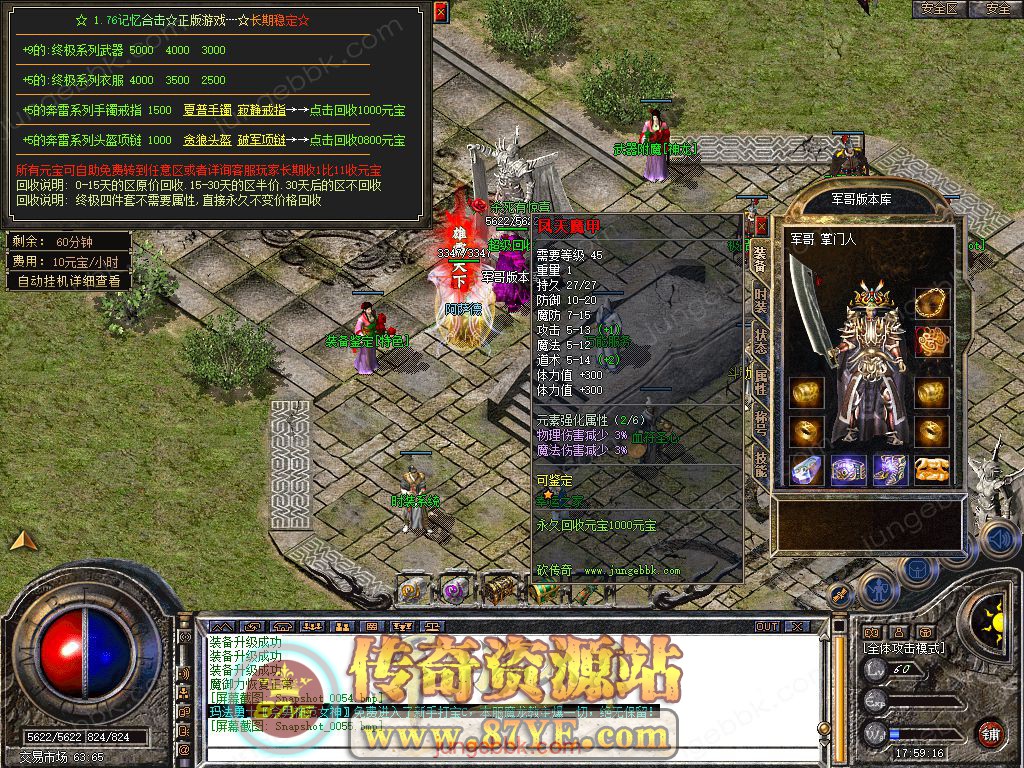Open the 属性 attributes tab

click(760, 381)
